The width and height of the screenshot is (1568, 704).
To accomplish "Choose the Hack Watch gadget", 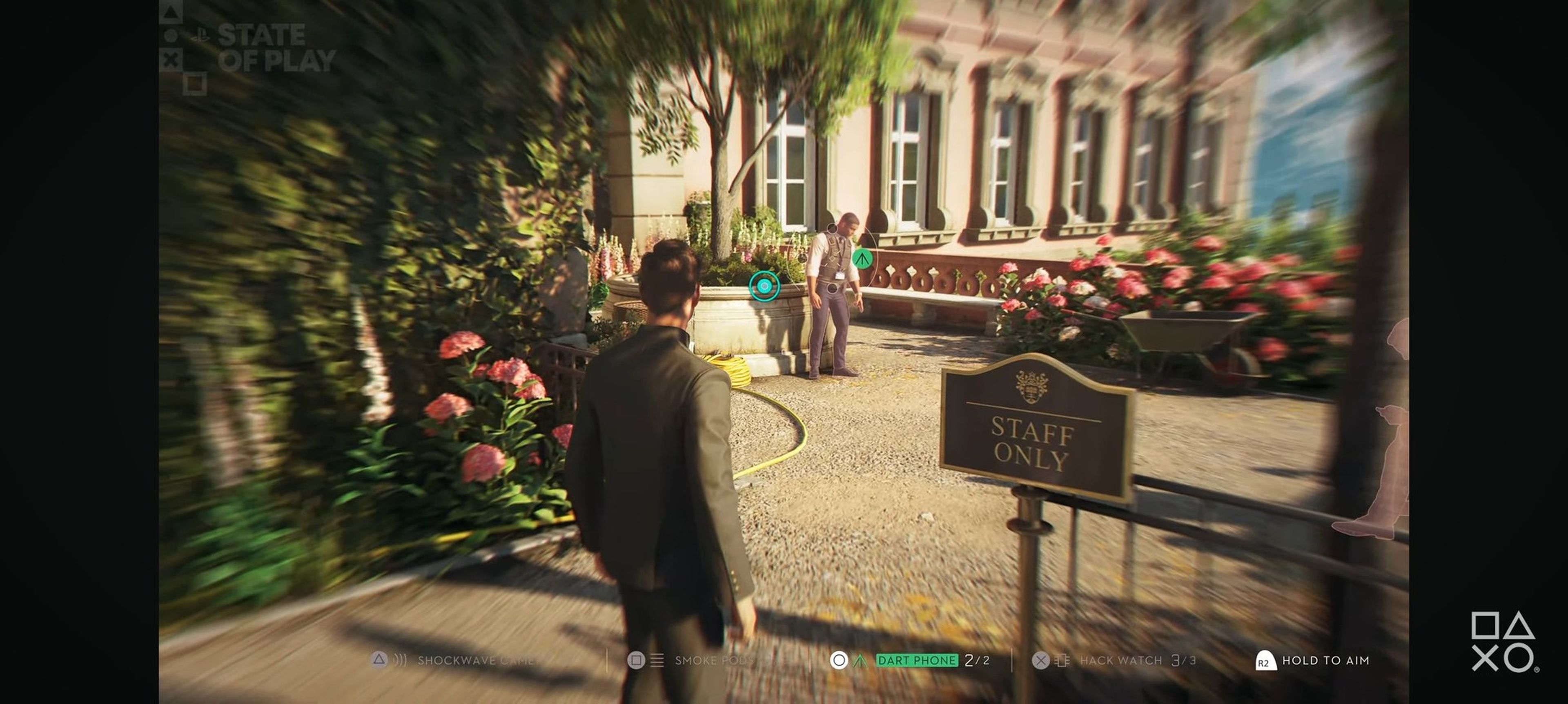I will [x=1120, y=660].
